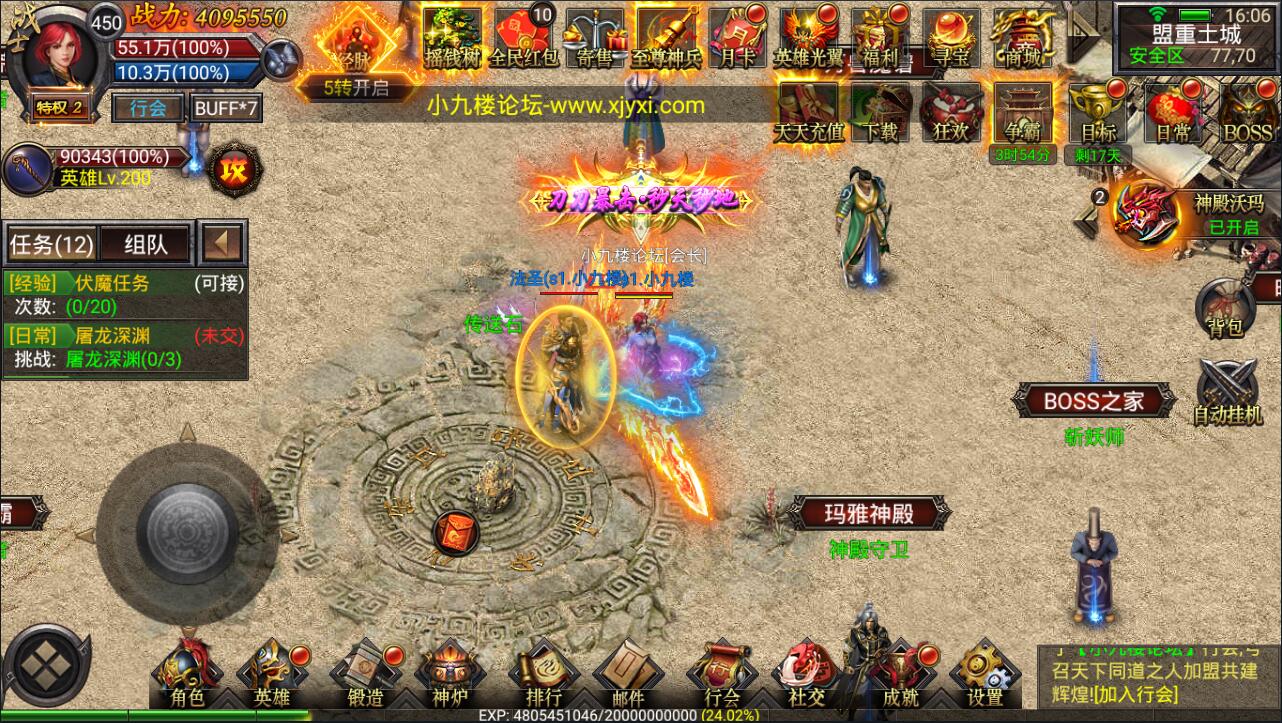
Task: Click the BUFF*7 button
Action: click(x=226, y=108)
